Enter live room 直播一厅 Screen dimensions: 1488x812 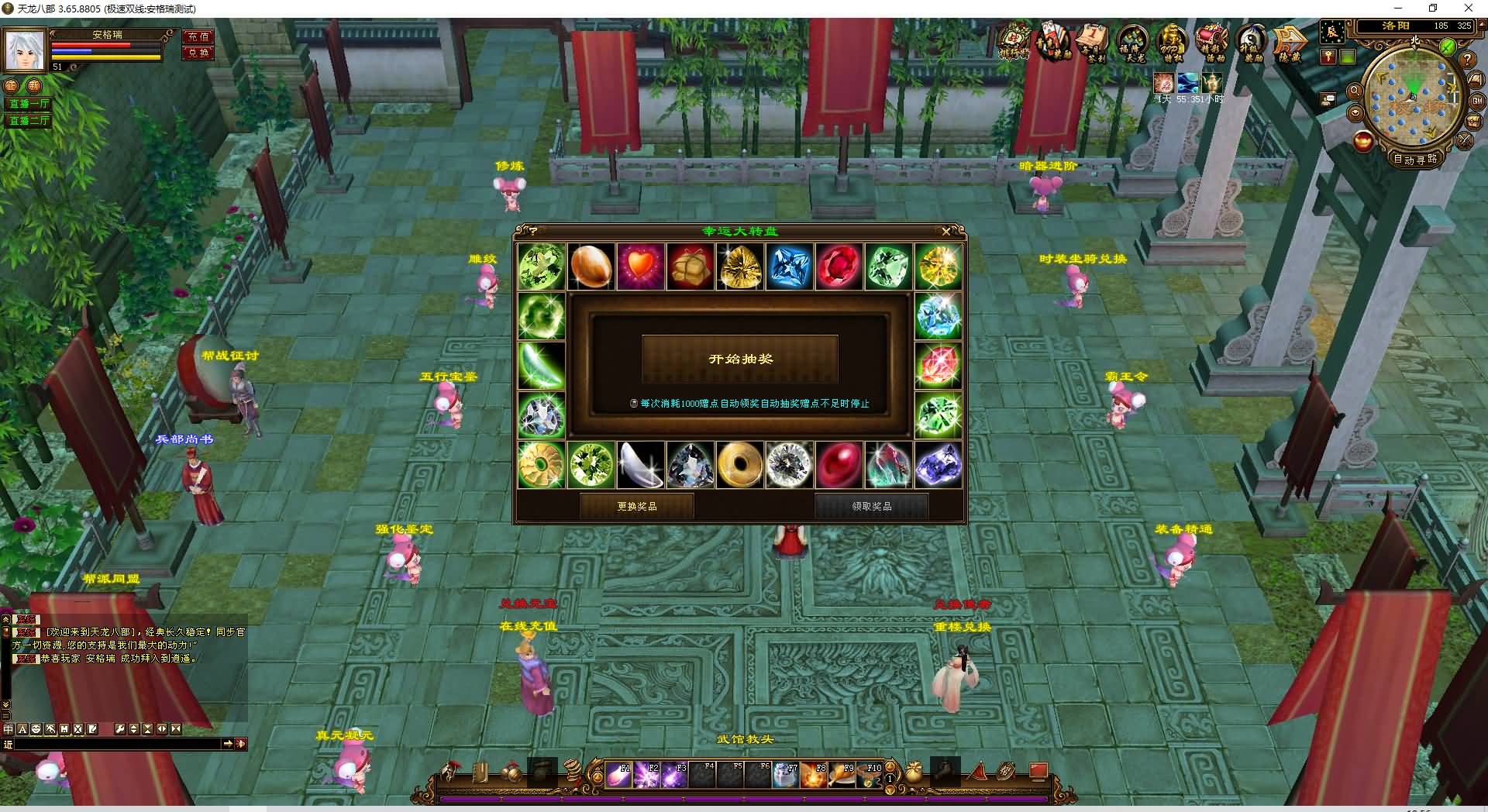(x=29, y=104)
